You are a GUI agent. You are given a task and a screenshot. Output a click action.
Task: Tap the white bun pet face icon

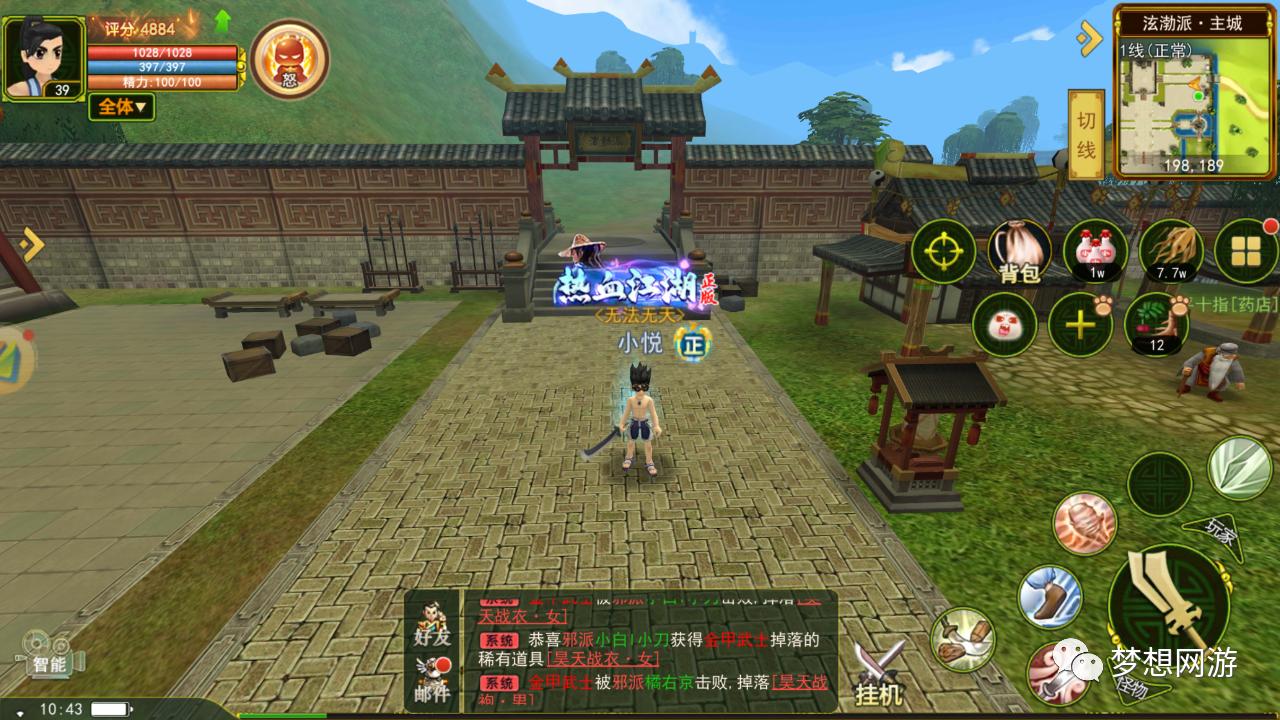(x=1004, y=325)
